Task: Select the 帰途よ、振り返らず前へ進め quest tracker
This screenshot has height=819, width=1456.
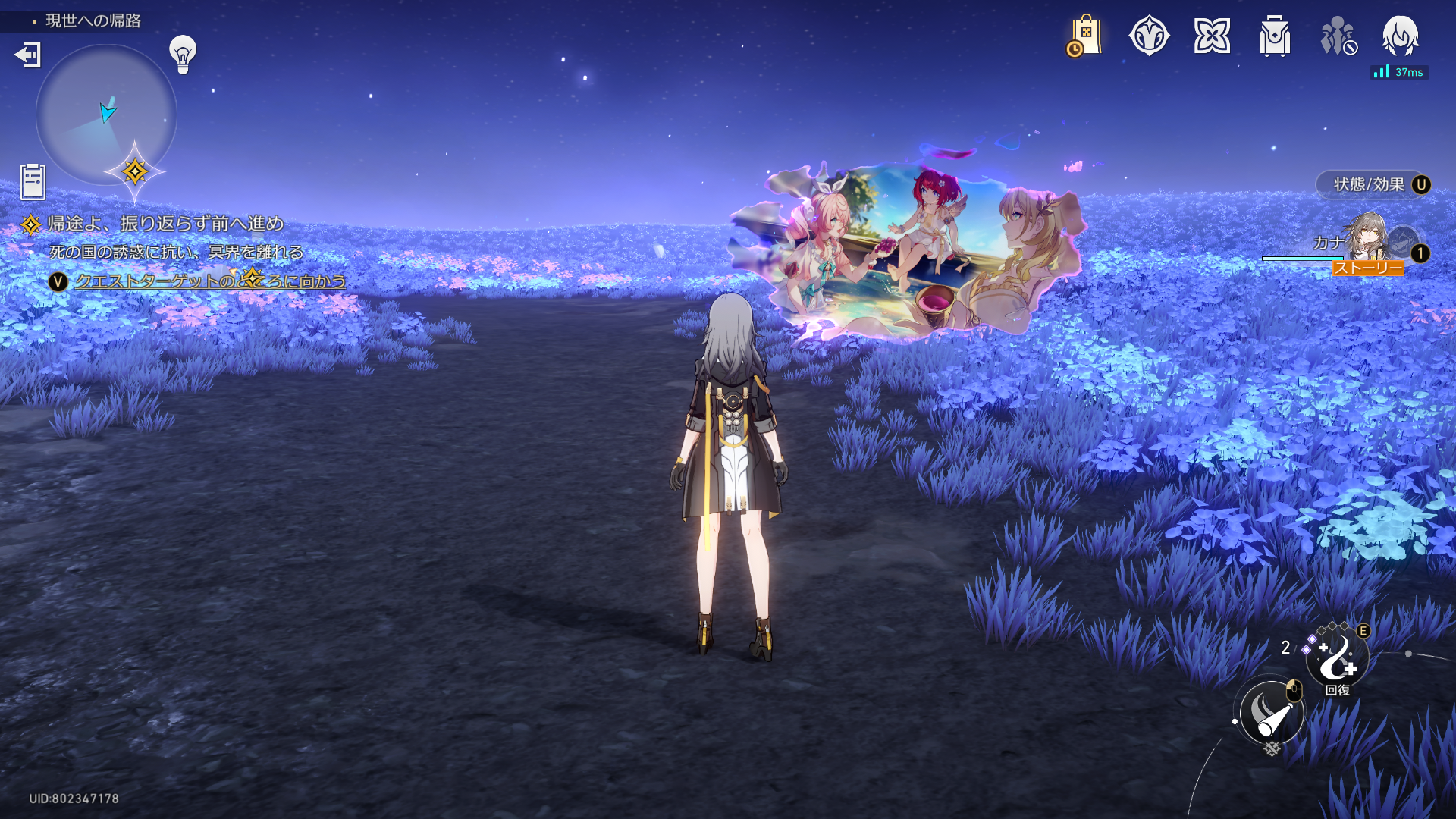Action: (165, 224)
